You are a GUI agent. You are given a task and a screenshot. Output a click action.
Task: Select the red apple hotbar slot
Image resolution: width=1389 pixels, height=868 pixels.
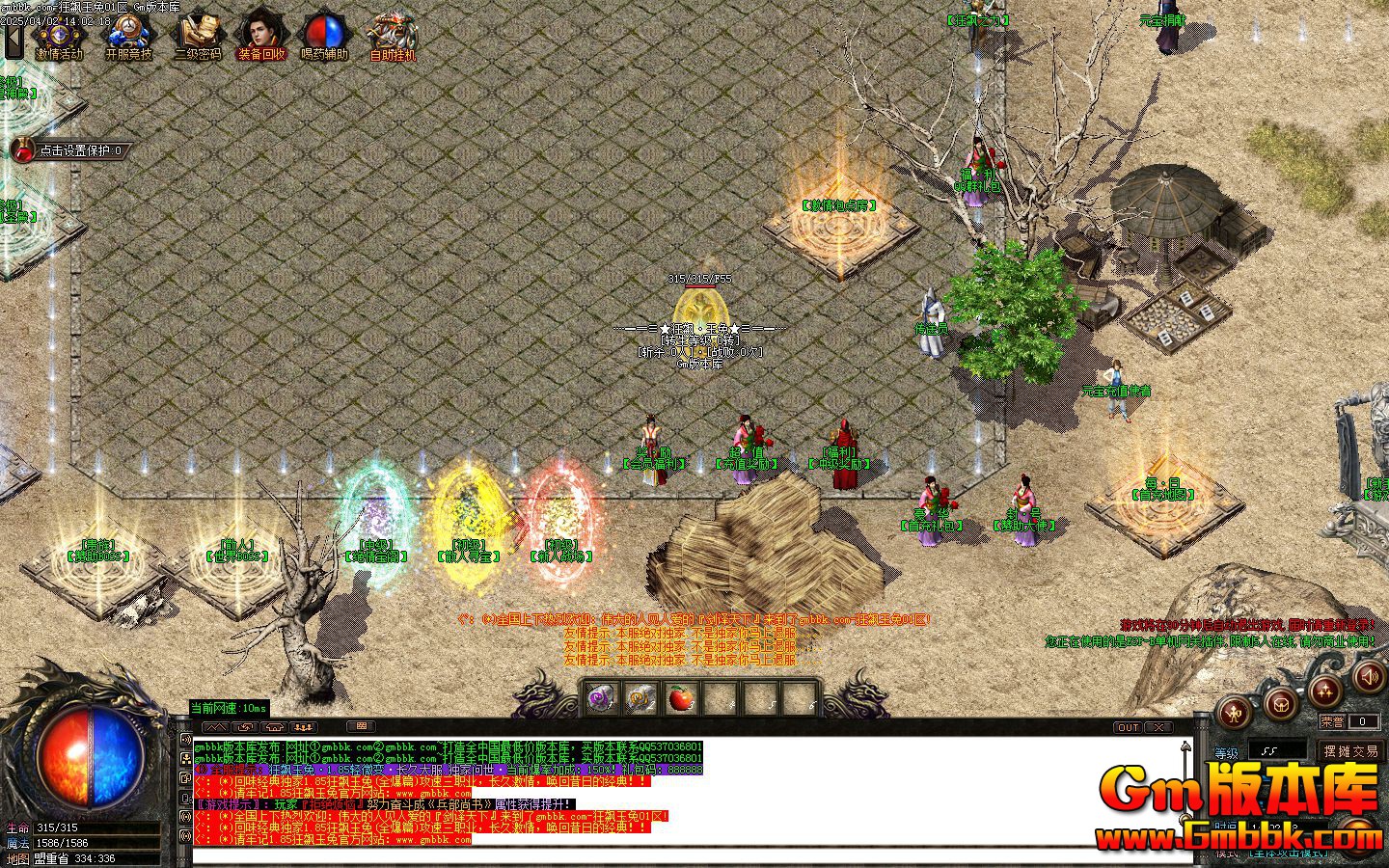click(x=681, y=697)
